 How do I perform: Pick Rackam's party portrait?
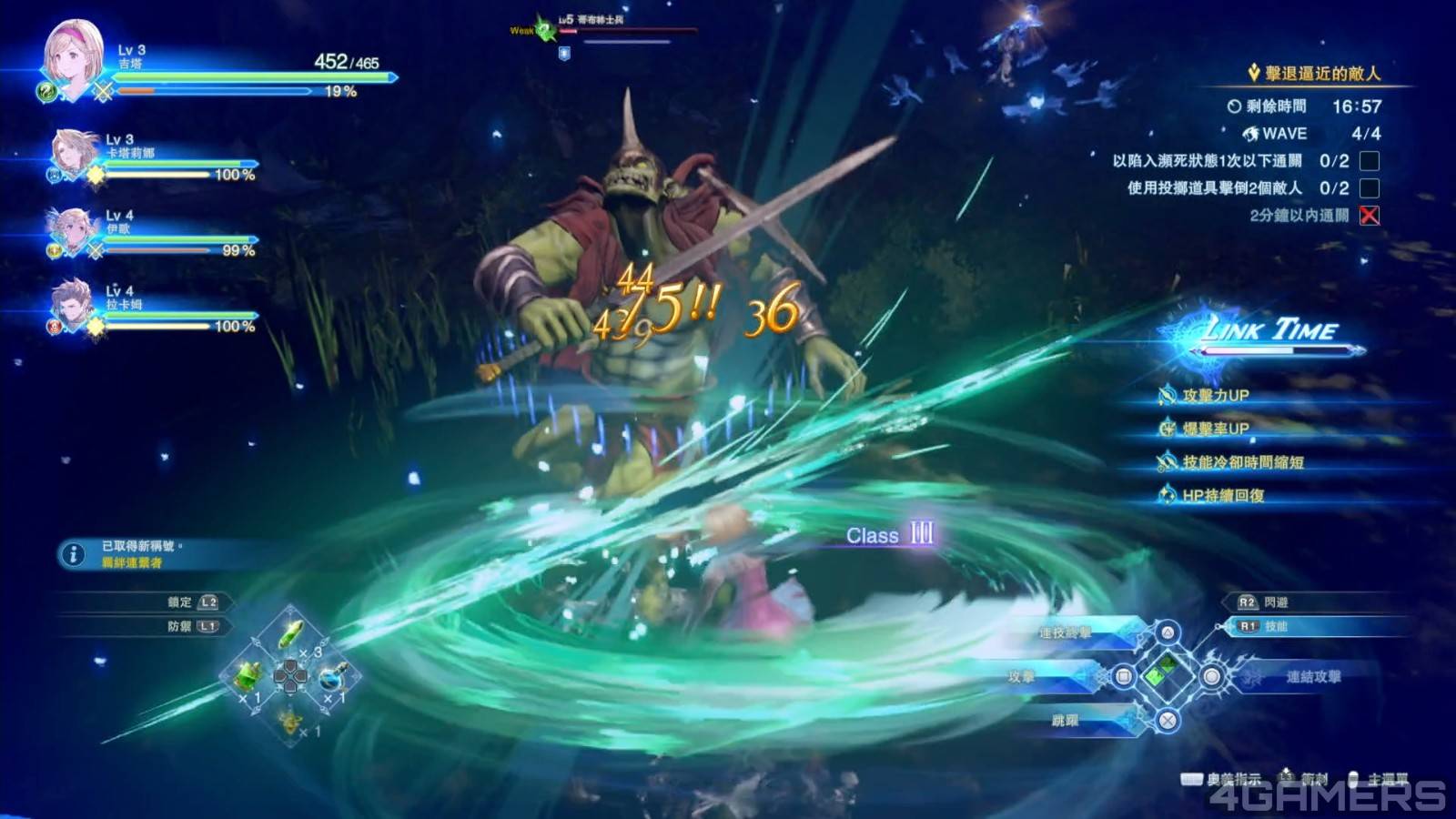[72, 304]
